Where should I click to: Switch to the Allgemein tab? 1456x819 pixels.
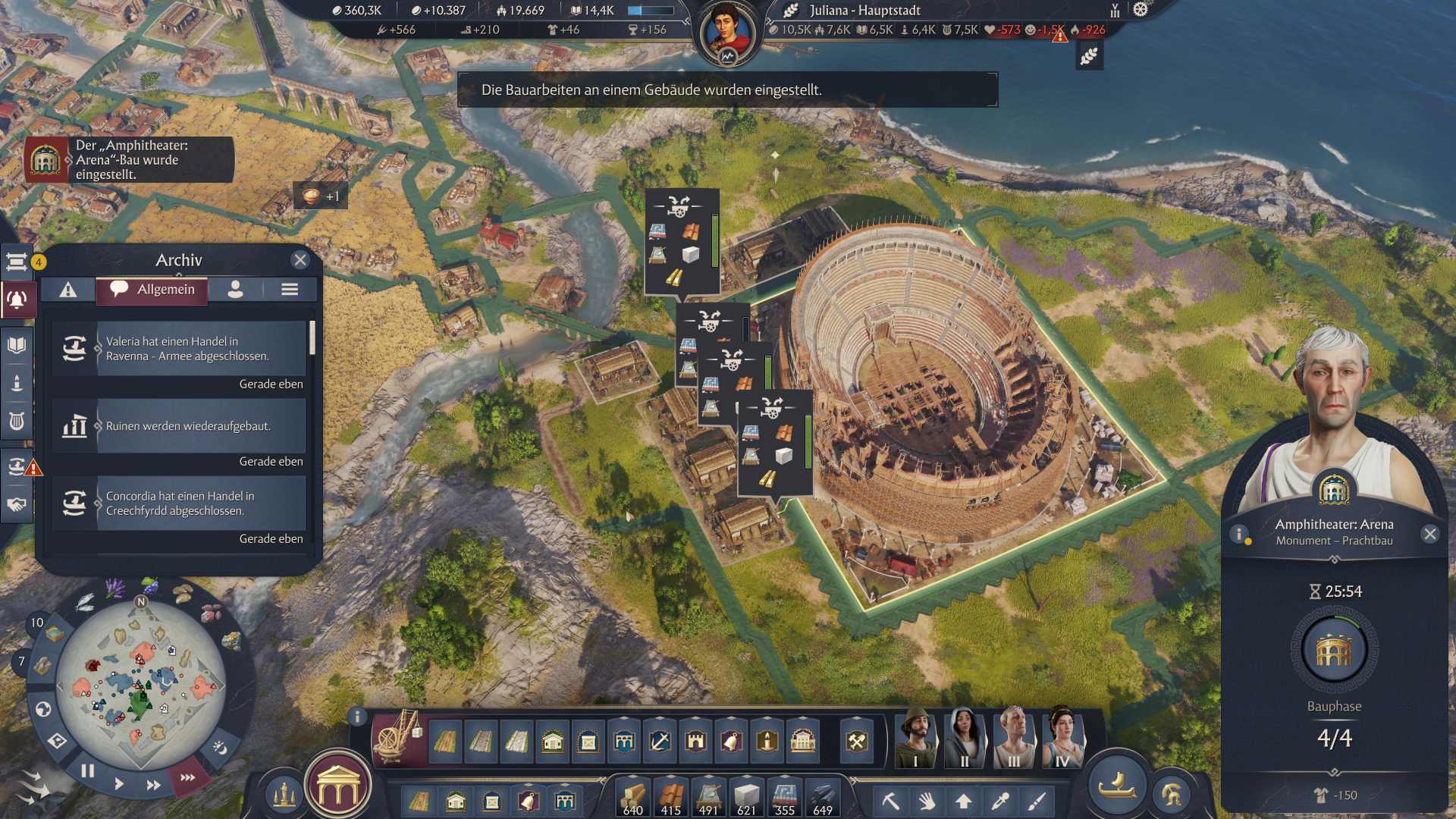pos(152,290)
